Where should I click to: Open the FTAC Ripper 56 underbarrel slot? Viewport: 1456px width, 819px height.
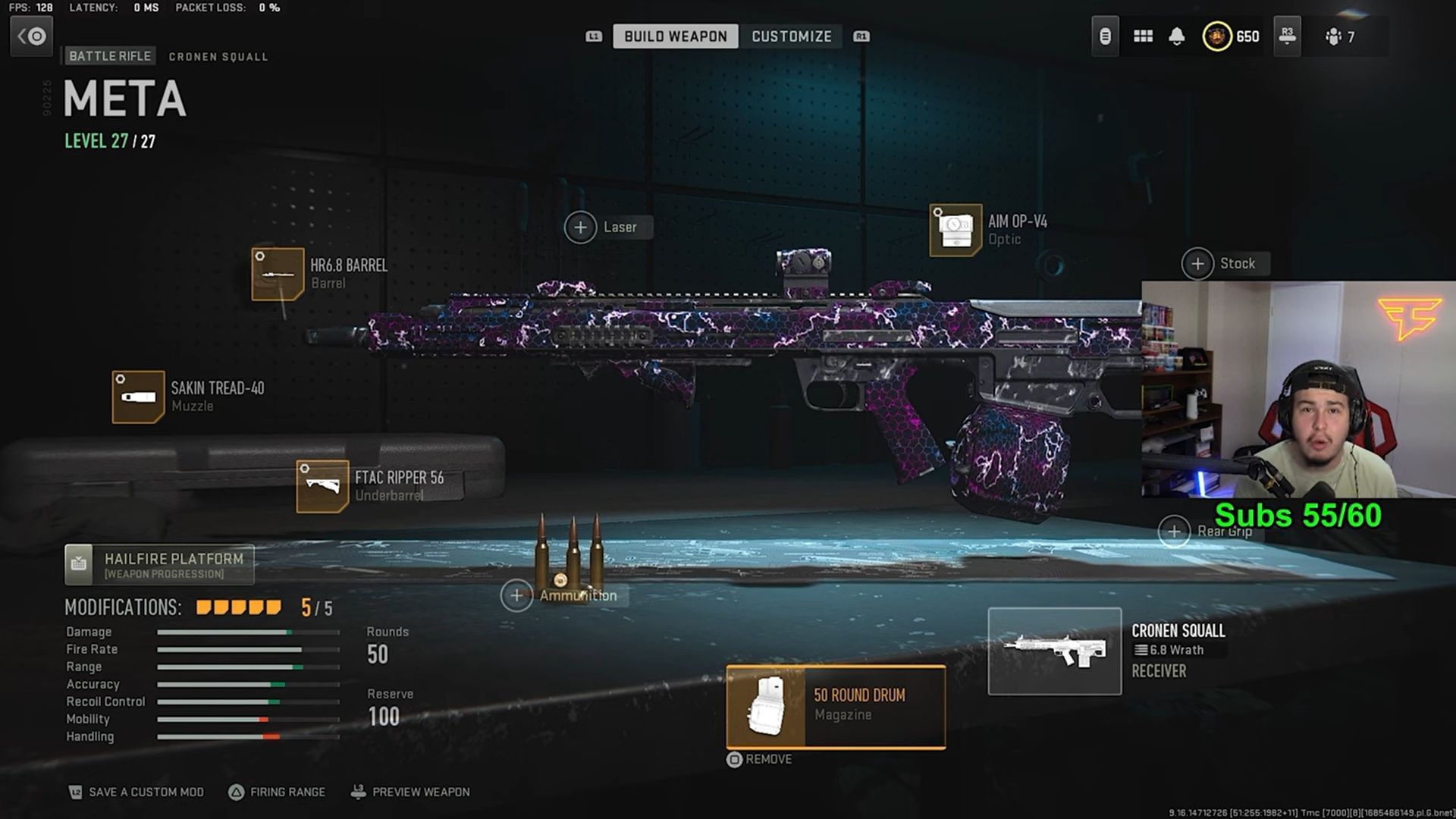(322, 486)
